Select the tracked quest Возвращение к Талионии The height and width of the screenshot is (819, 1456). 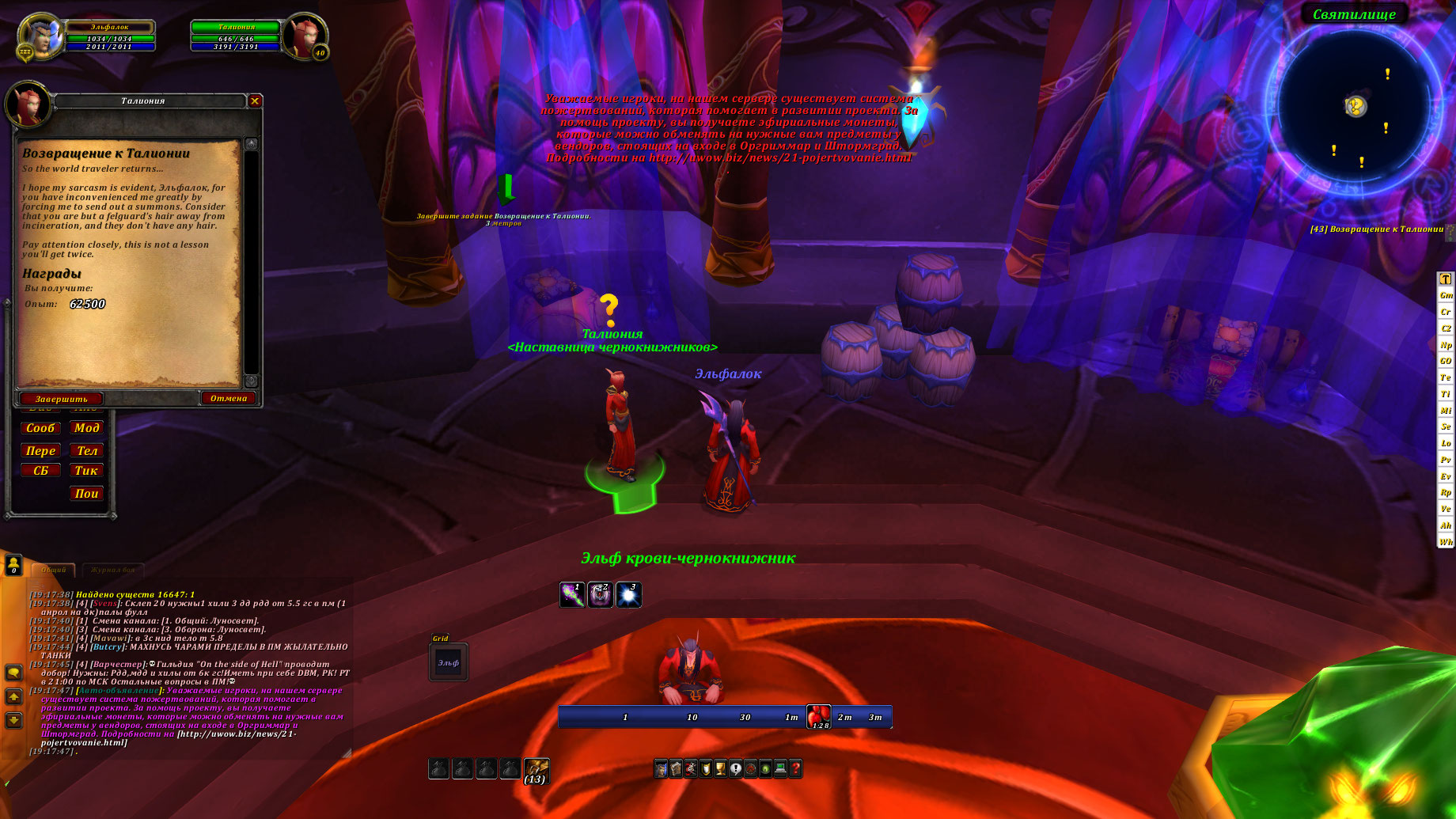click(x=1377, y=229)
